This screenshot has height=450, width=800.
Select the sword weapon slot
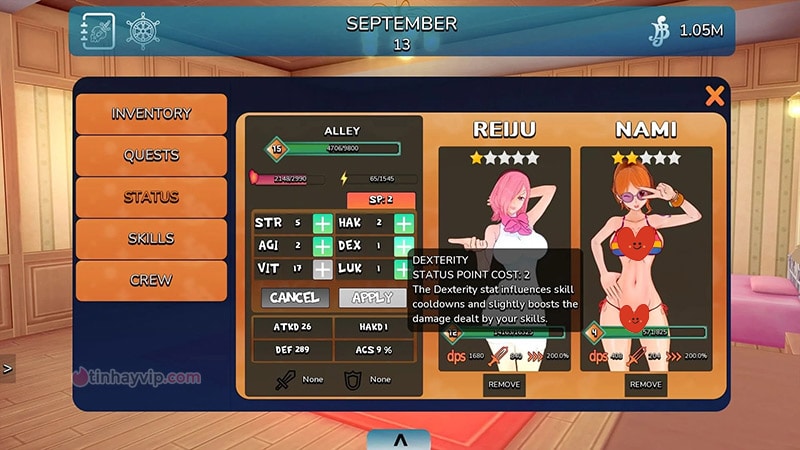pos(285,380)
